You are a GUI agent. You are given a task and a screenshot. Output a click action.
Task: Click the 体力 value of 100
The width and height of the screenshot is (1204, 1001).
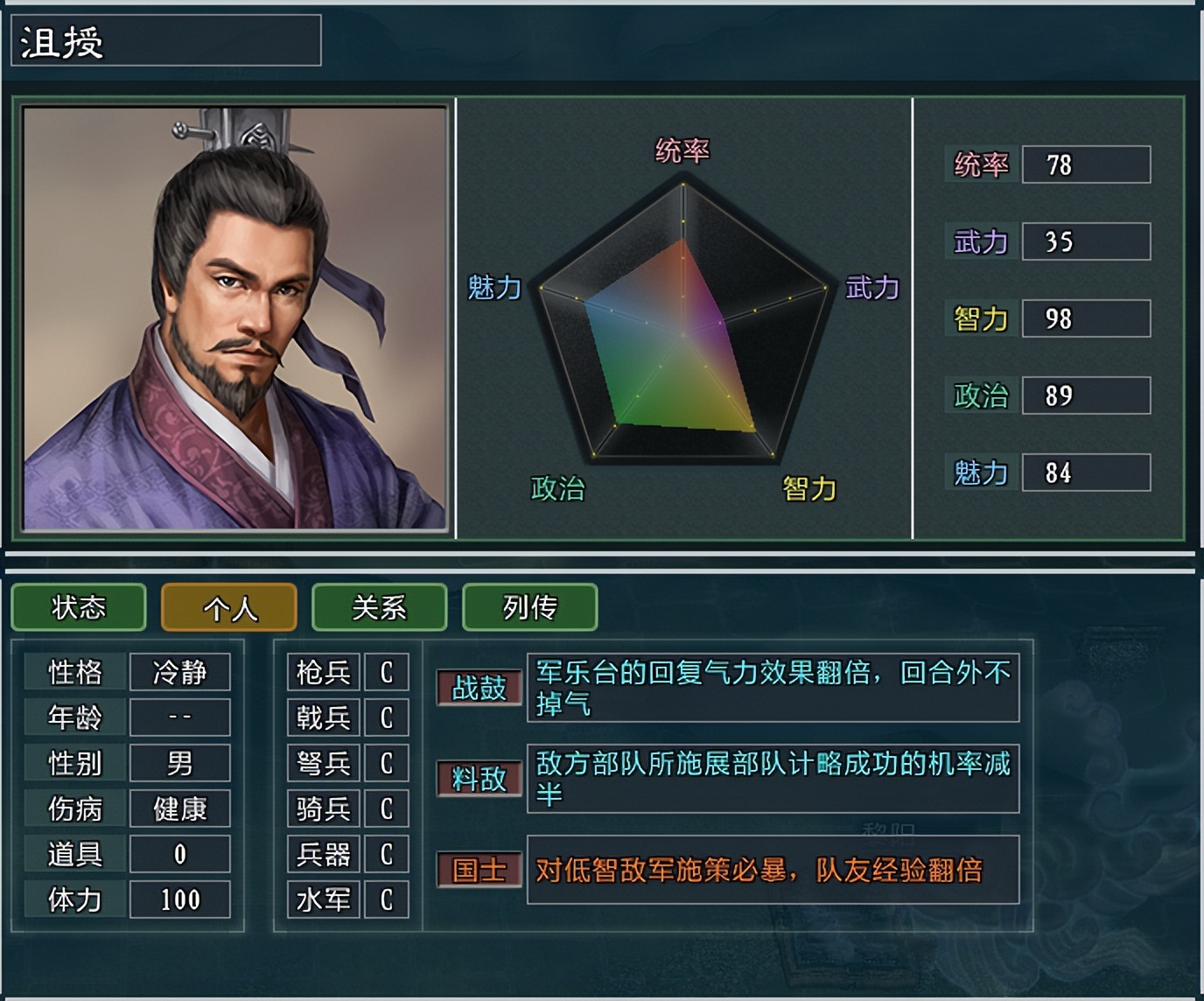[179, 899]
